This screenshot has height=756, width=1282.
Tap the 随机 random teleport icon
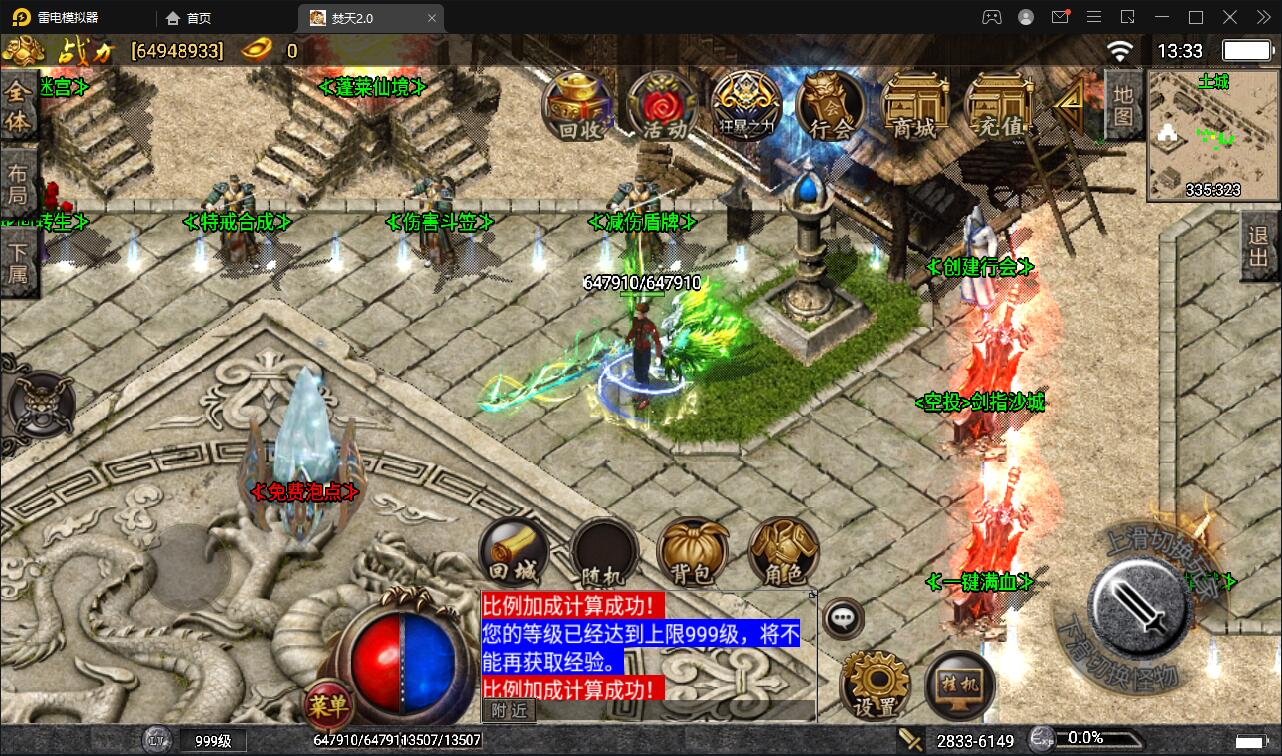click(x=603, y=548)
